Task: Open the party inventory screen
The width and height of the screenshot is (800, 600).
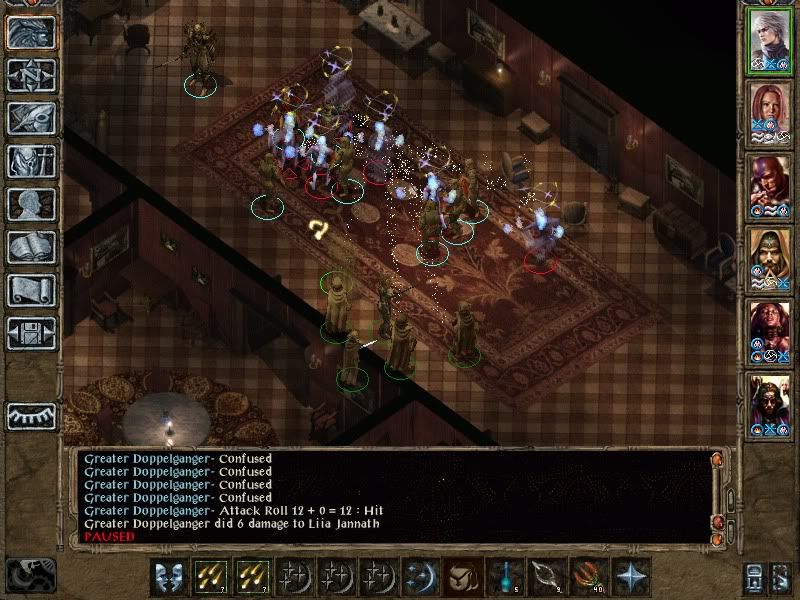Action: (30, 161)
